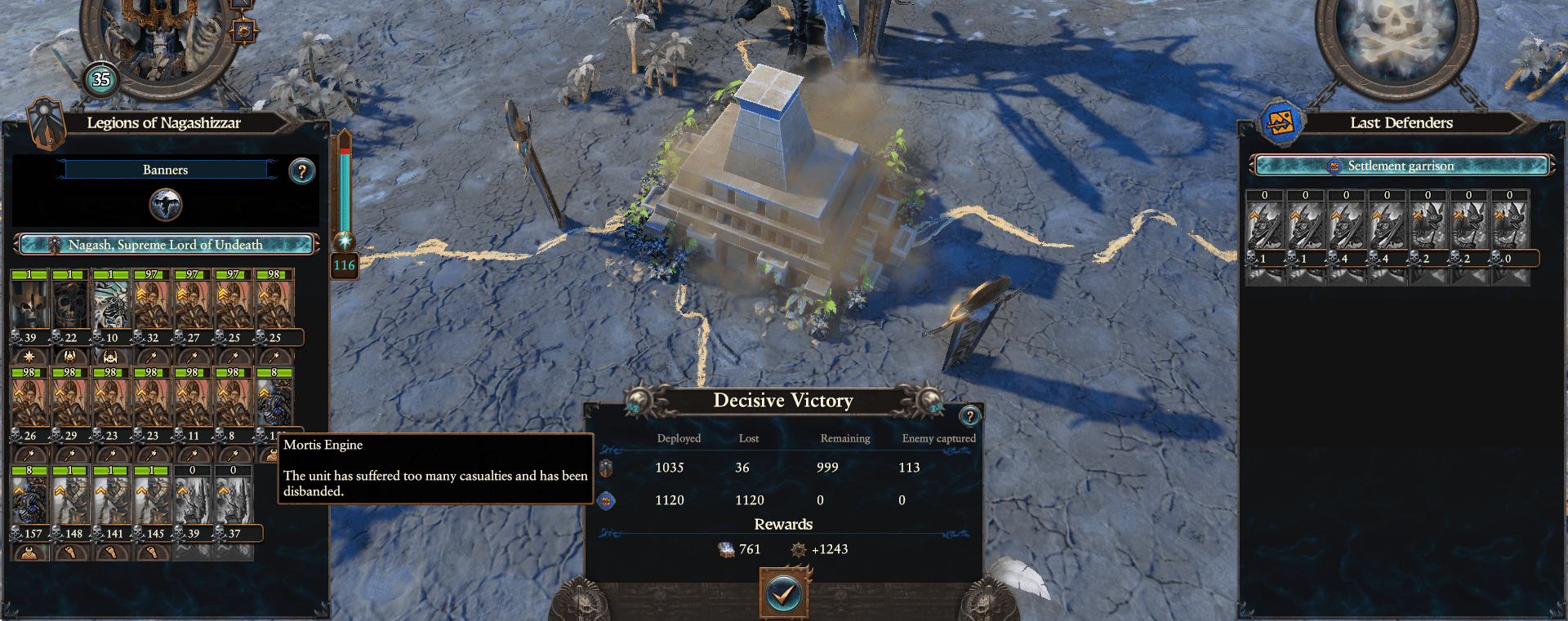Click the Banners tab header
This screenshot has width=1568, height=621.
[x=166, y=169]
